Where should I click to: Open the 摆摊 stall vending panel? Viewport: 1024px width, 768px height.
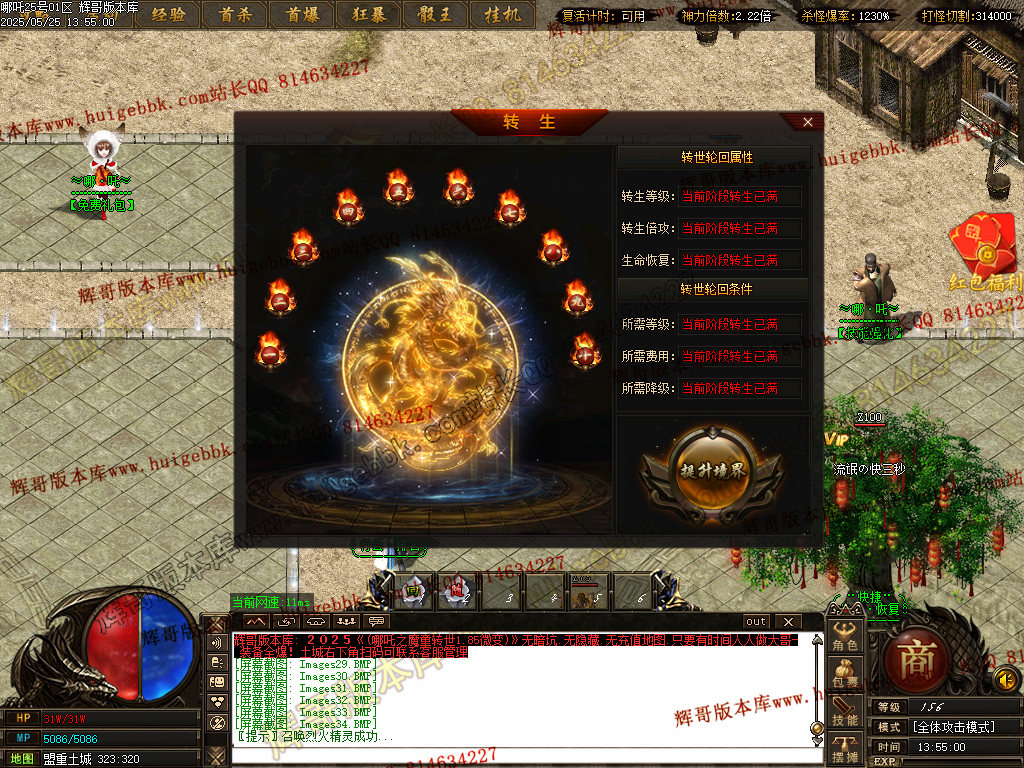[846, 748]
